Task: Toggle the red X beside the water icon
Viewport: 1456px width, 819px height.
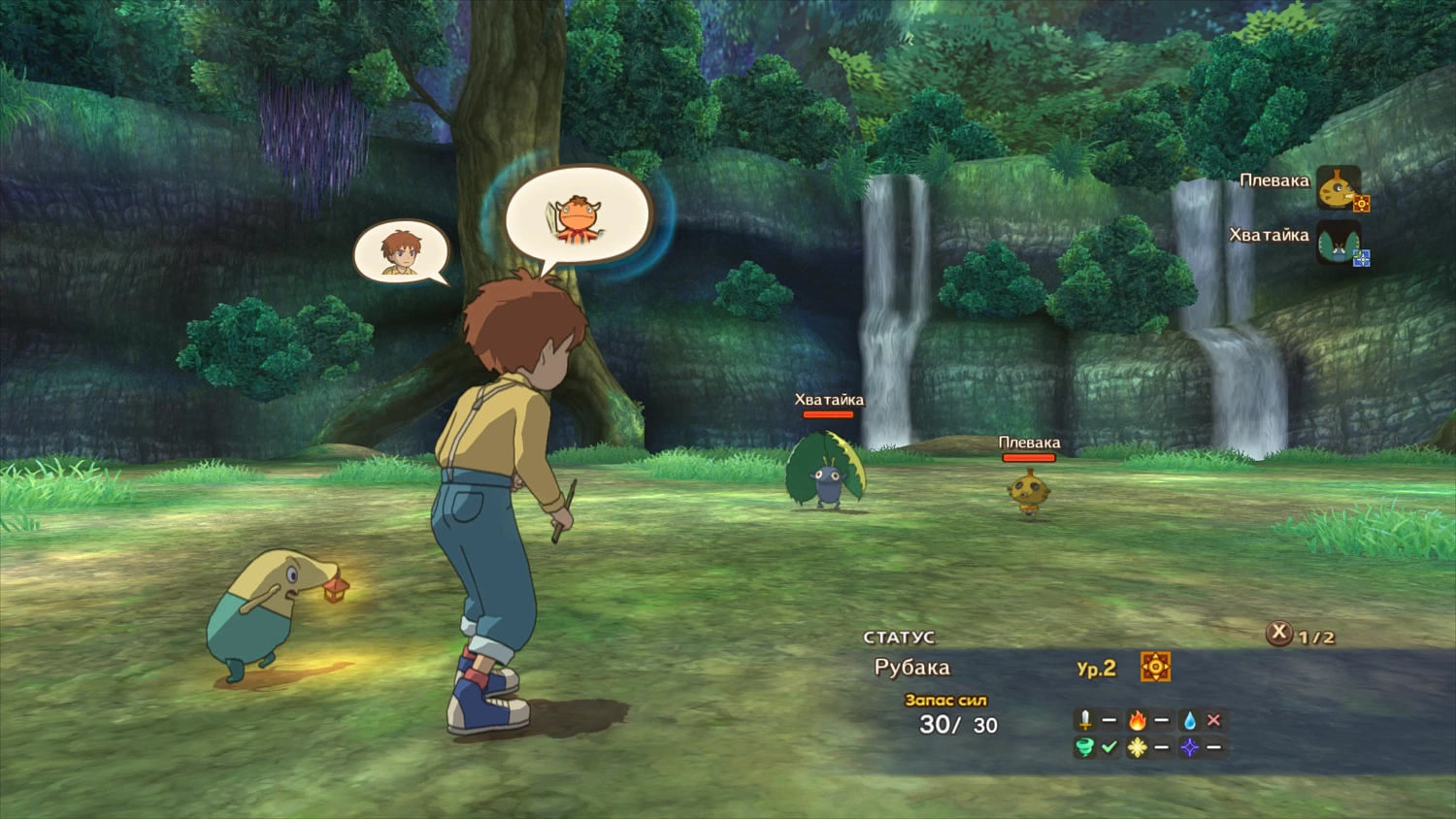Action: pos(1213,720)
